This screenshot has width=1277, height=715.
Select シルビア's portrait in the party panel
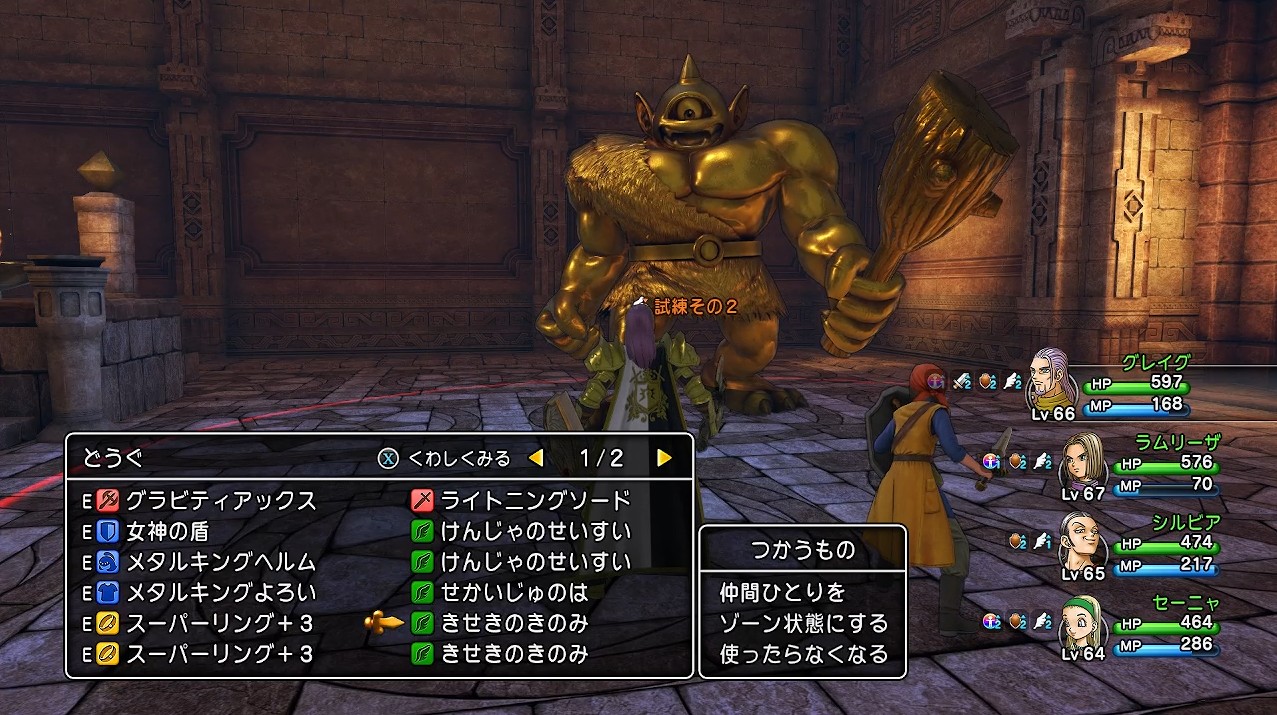1079,541
